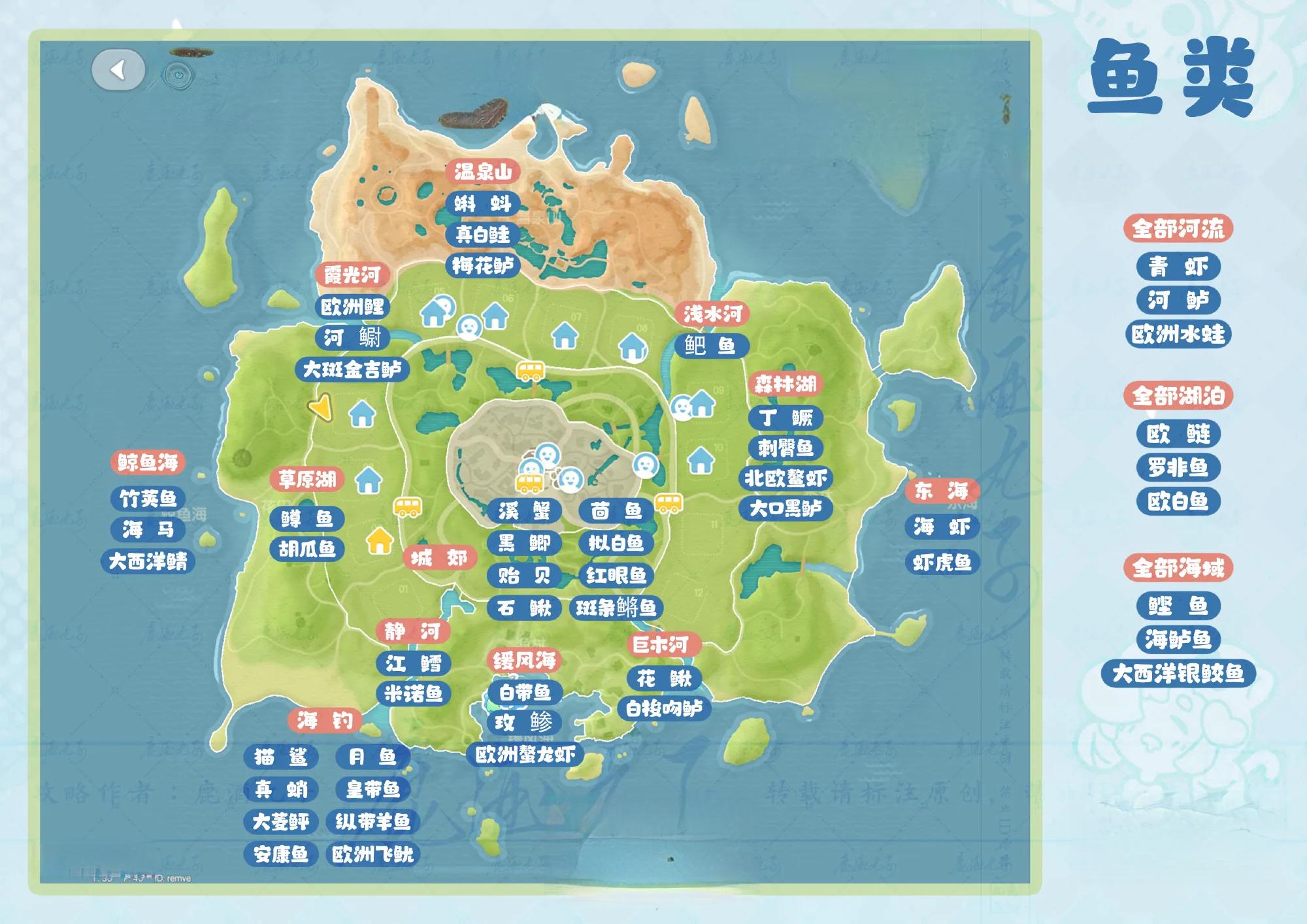Viewport: 1307px width, 924px height.
Task: Select the 温泉山 region label
Action: pos(483,172)
